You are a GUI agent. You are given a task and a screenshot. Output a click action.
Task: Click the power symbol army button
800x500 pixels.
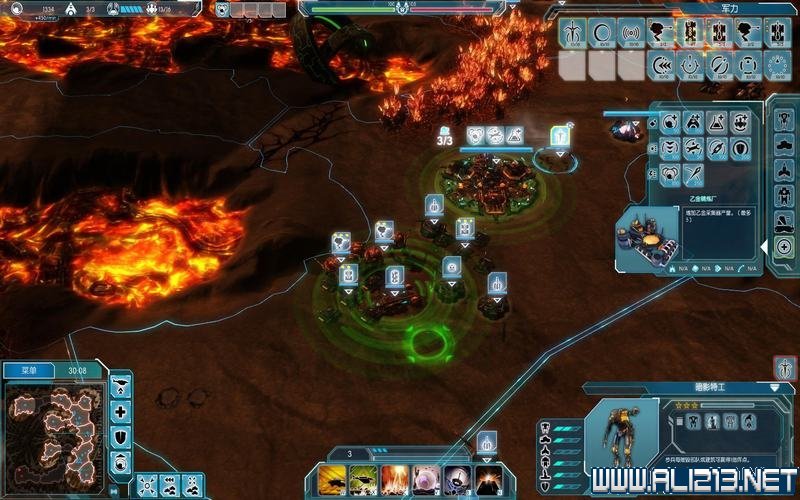pos(689,66)
